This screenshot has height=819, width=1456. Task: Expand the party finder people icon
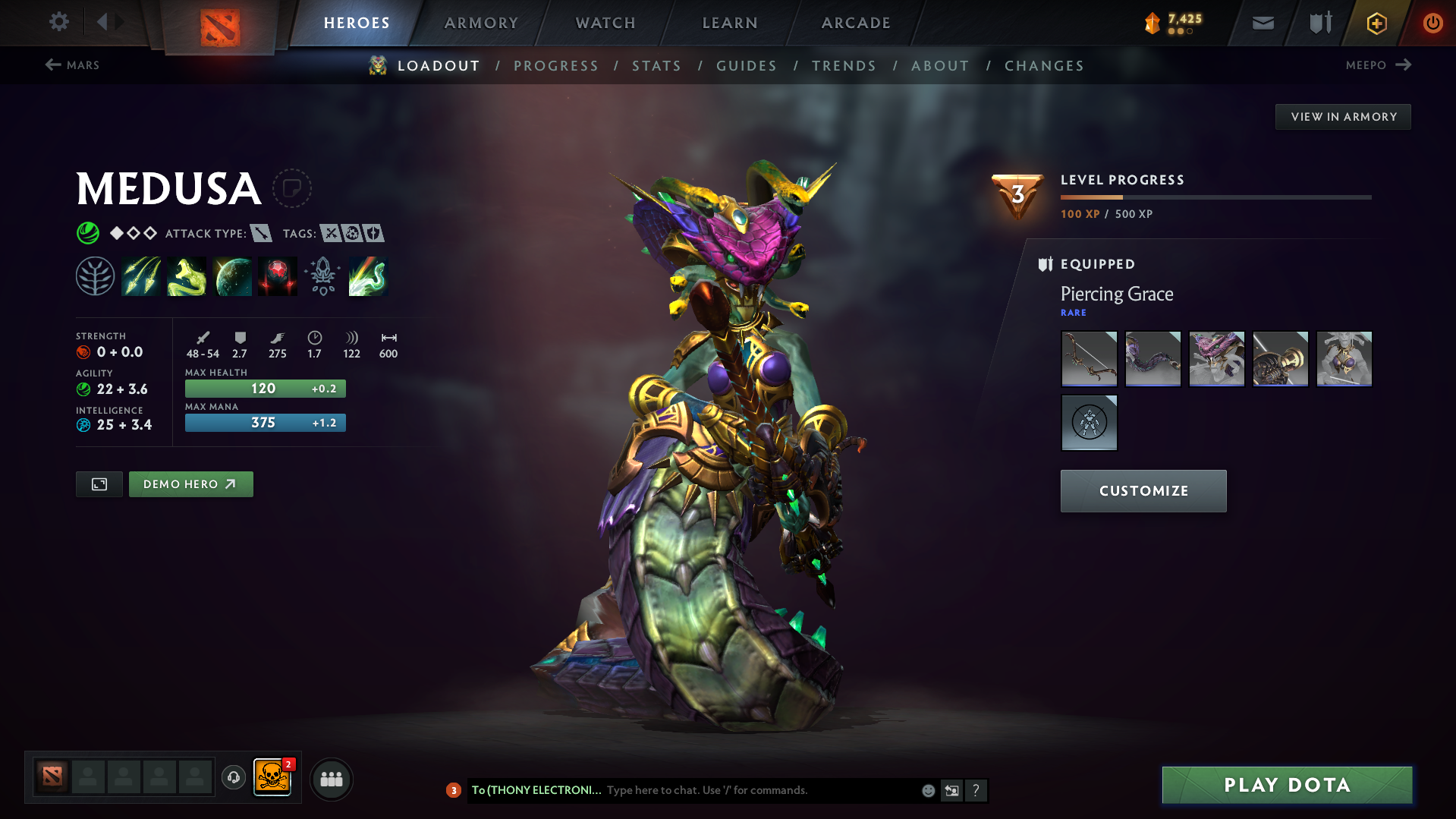coord(331,779)
